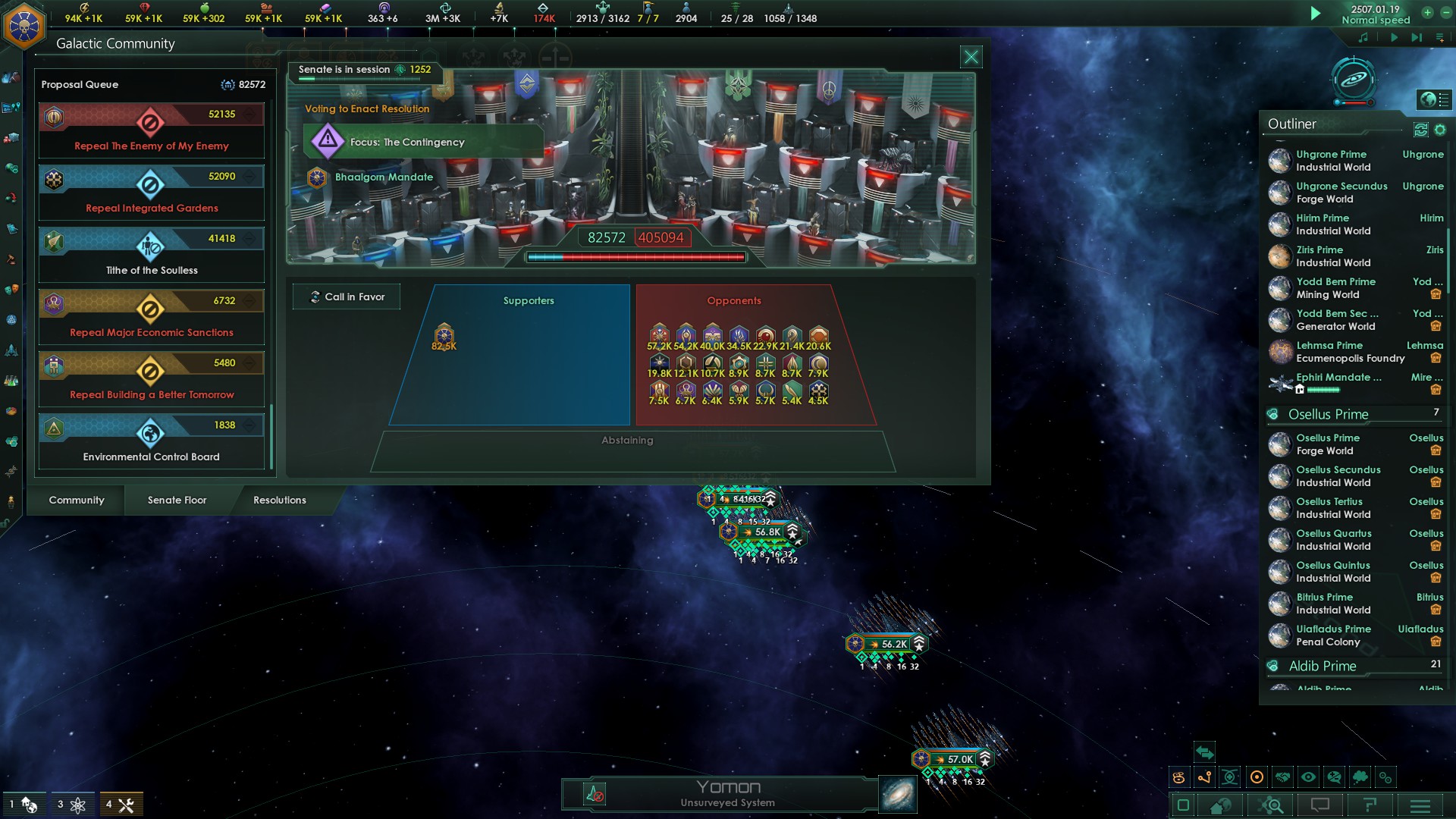The width and height of the screenshot is (1456, 819).
Task: Close the Galactic Community window
Action: [971, 57]
